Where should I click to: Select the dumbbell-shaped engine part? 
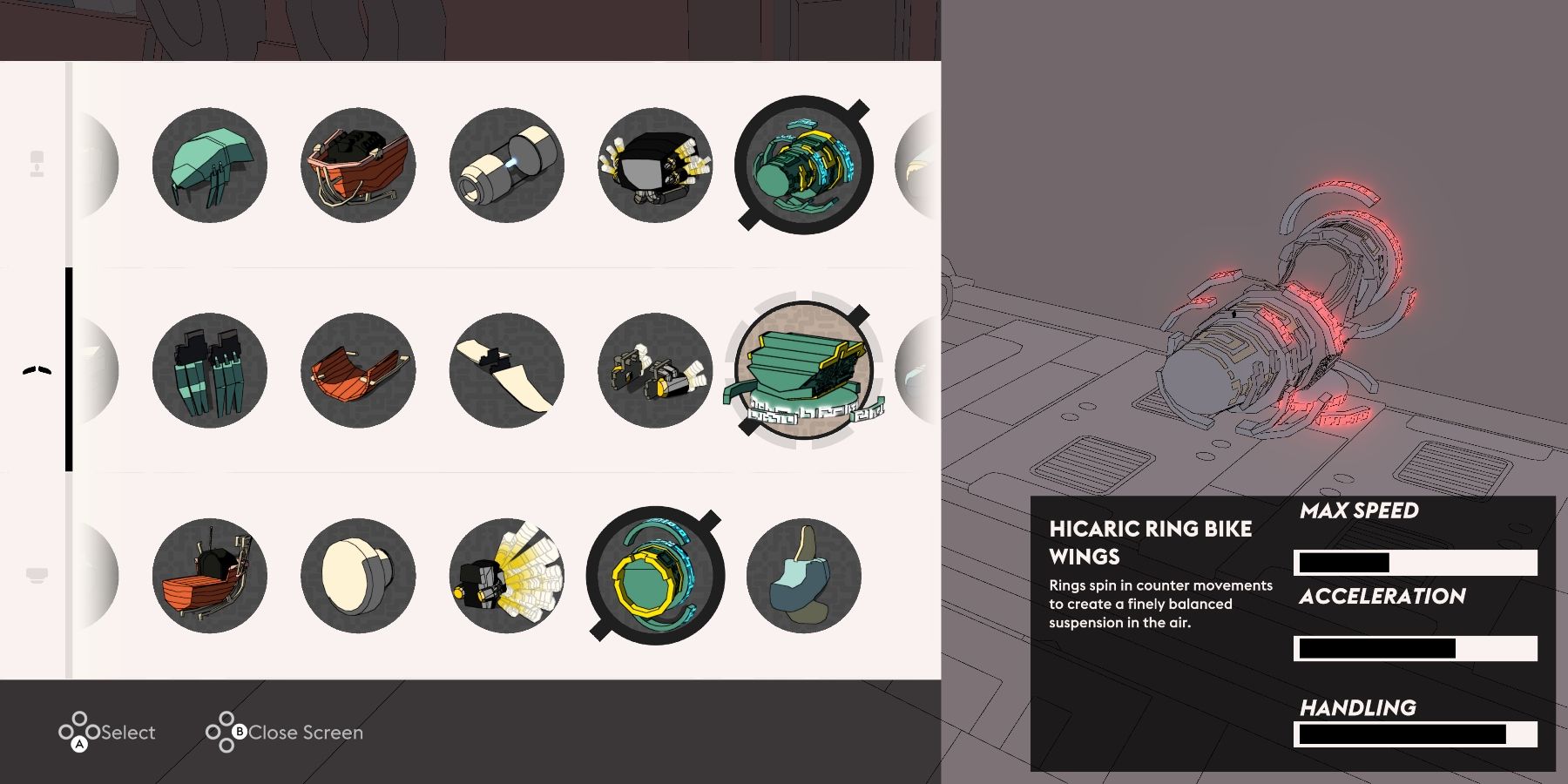pyautogui.click(x=506, y=166)
